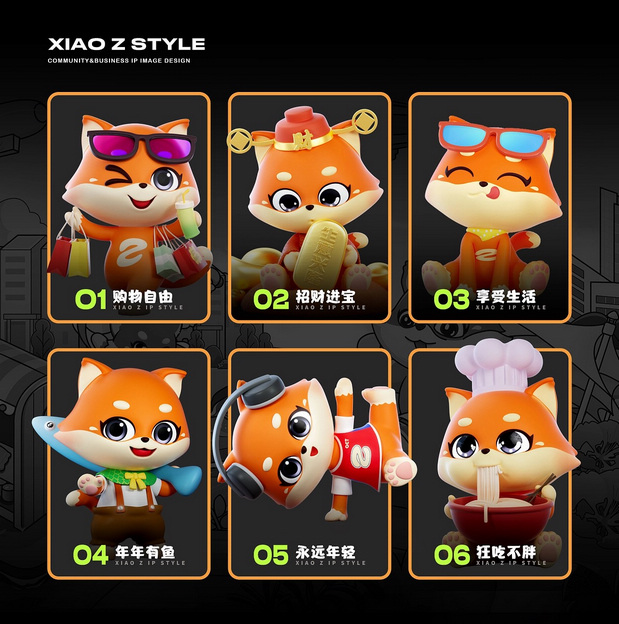The width and height of the screenshot is (619, 624).
Task: Select the 05 永远年轻 headphones fox card
Action: 309,463
